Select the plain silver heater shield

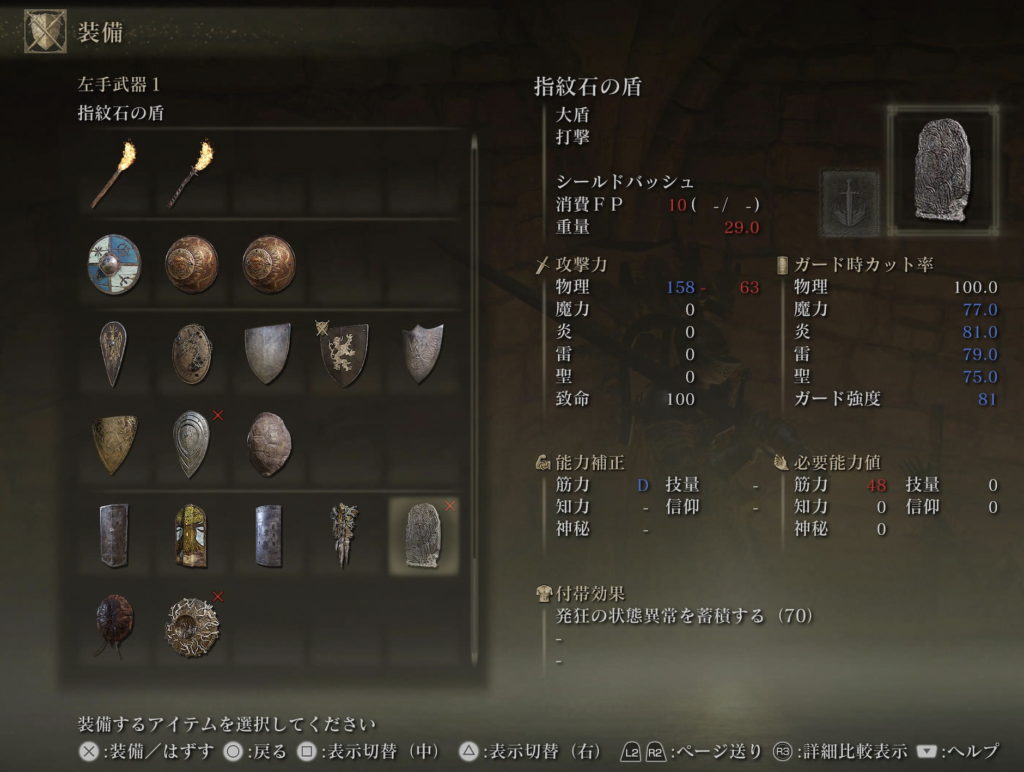268,353
